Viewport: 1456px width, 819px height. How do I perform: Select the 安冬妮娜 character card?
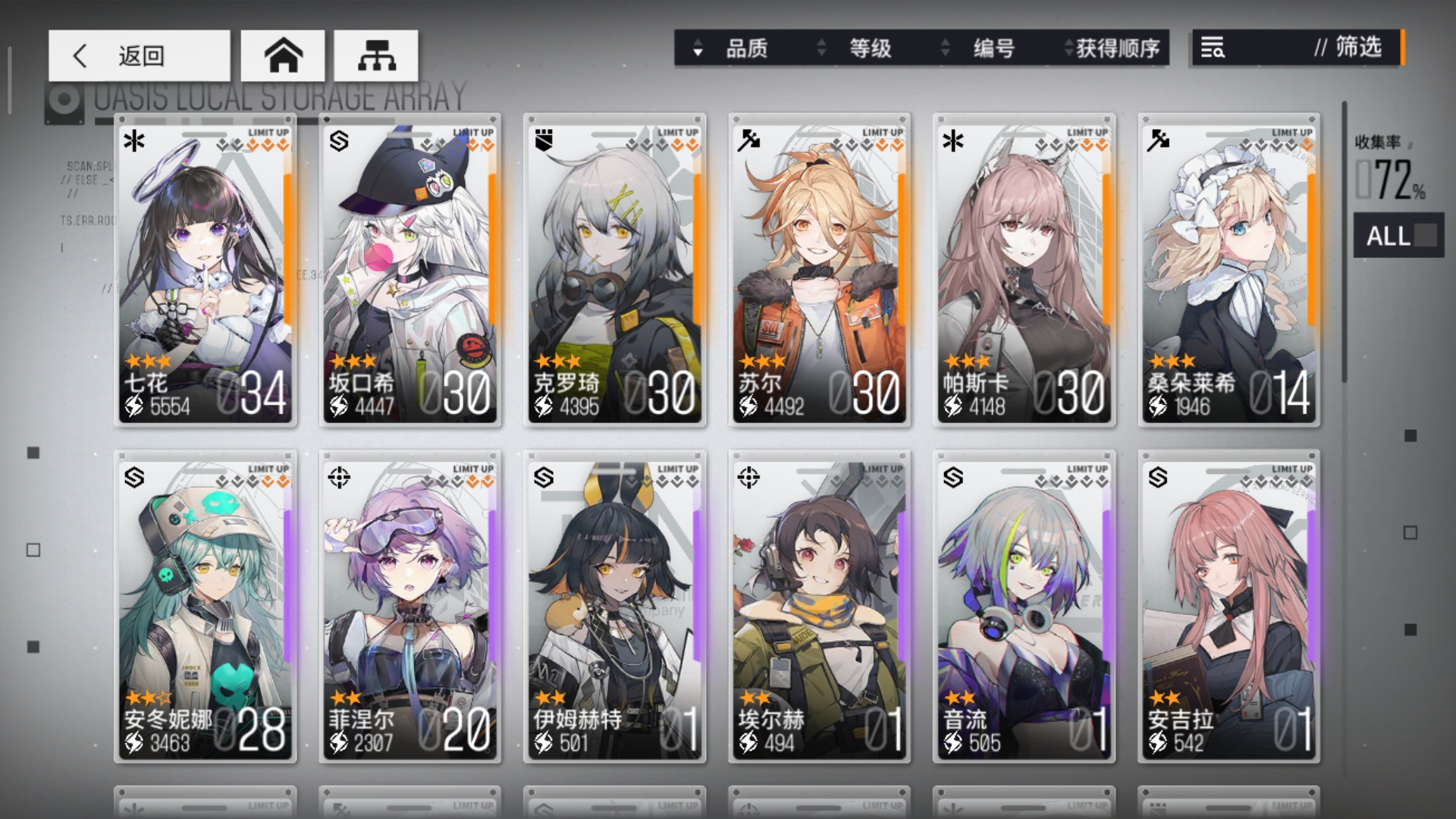click(x=206, y=606)
